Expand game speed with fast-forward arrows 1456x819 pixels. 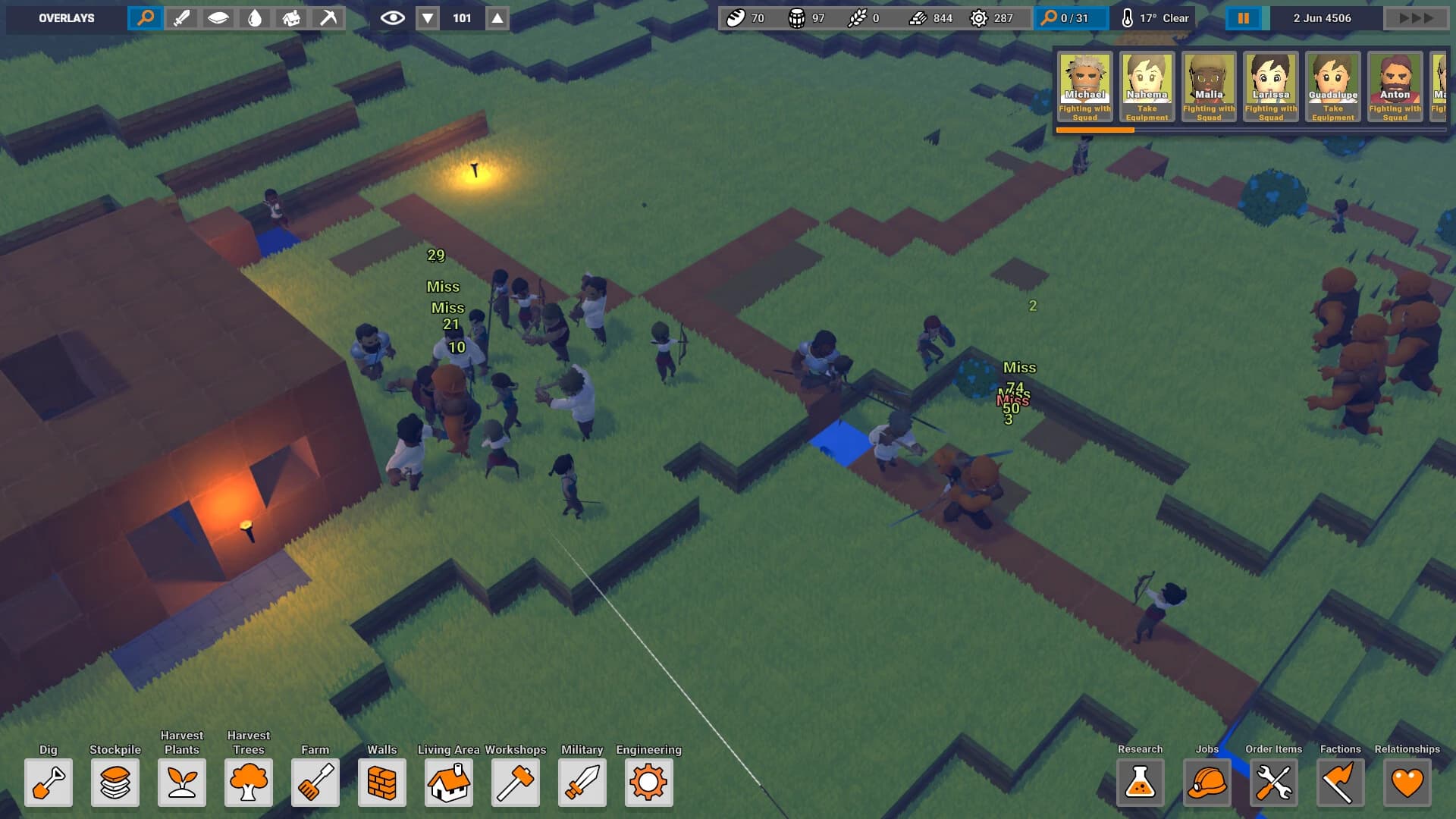coord(1415,17)
